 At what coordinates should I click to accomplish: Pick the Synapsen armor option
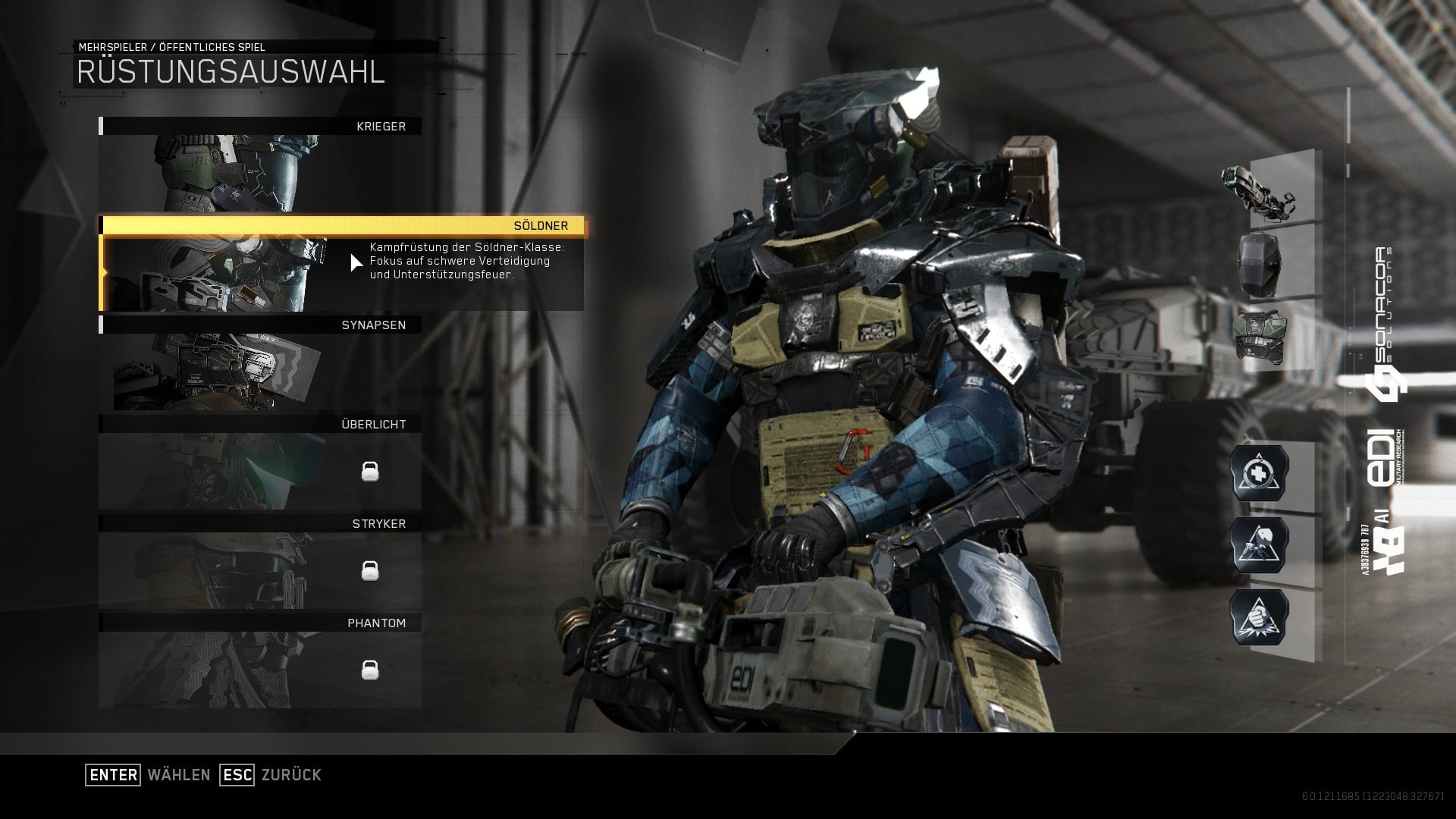coord(260,363)
